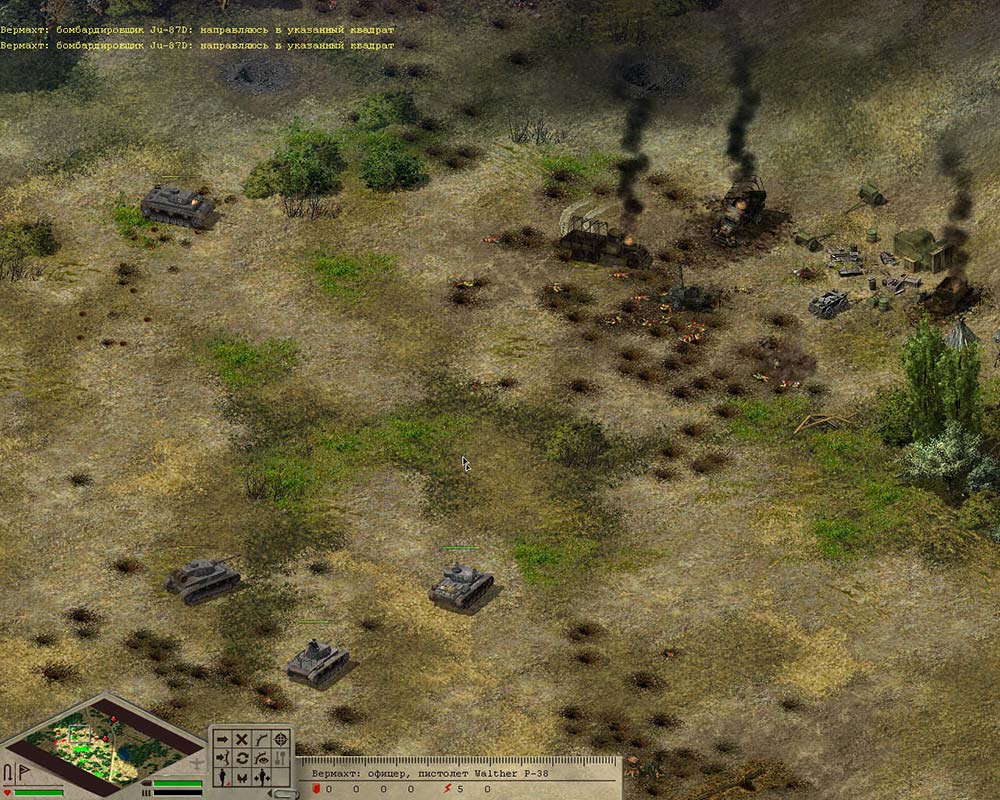Click the standing soldier stance icon
The height and width of the screenshot is (800, 1000).
222,777
